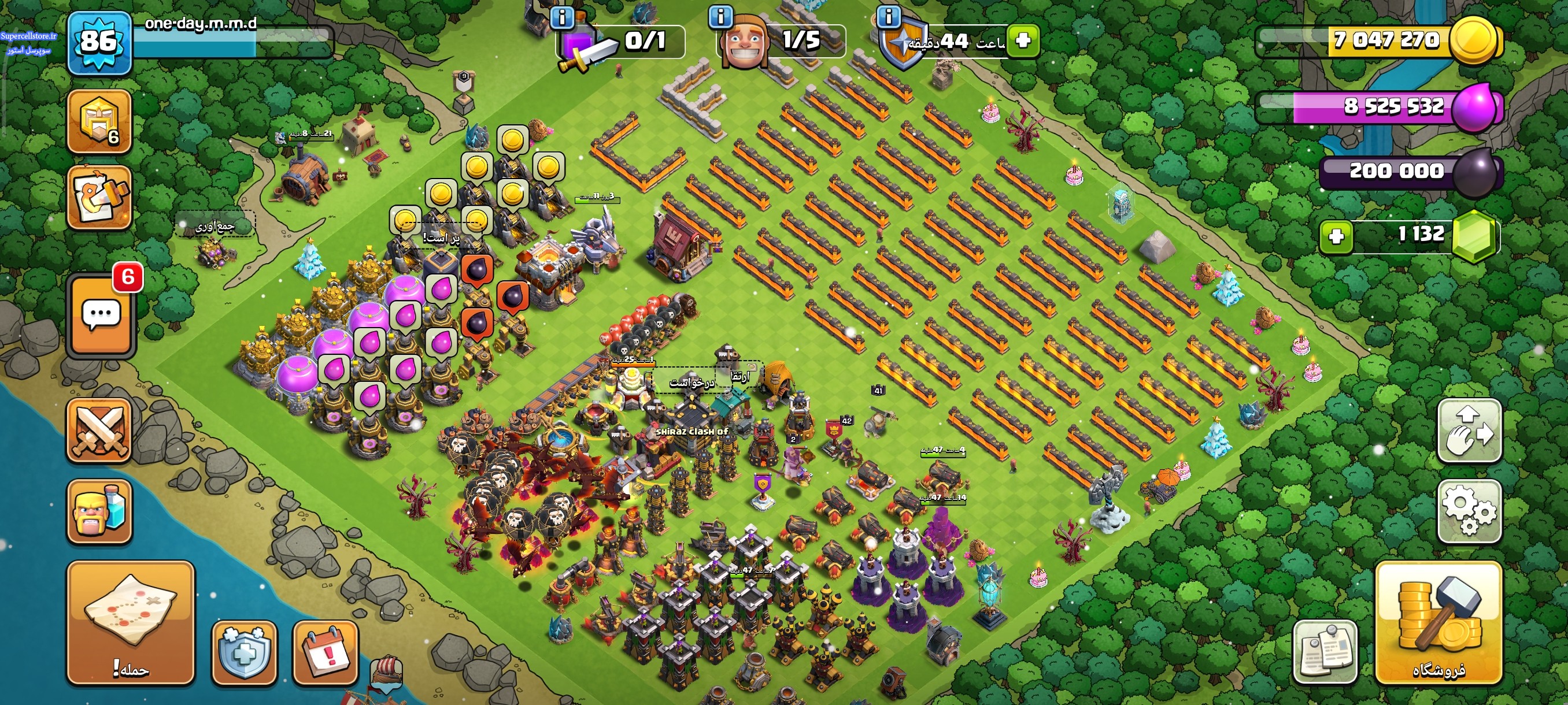
Task: Open the crossed swords clan war button
Action: pyautogui.click(x=99, y=431)
